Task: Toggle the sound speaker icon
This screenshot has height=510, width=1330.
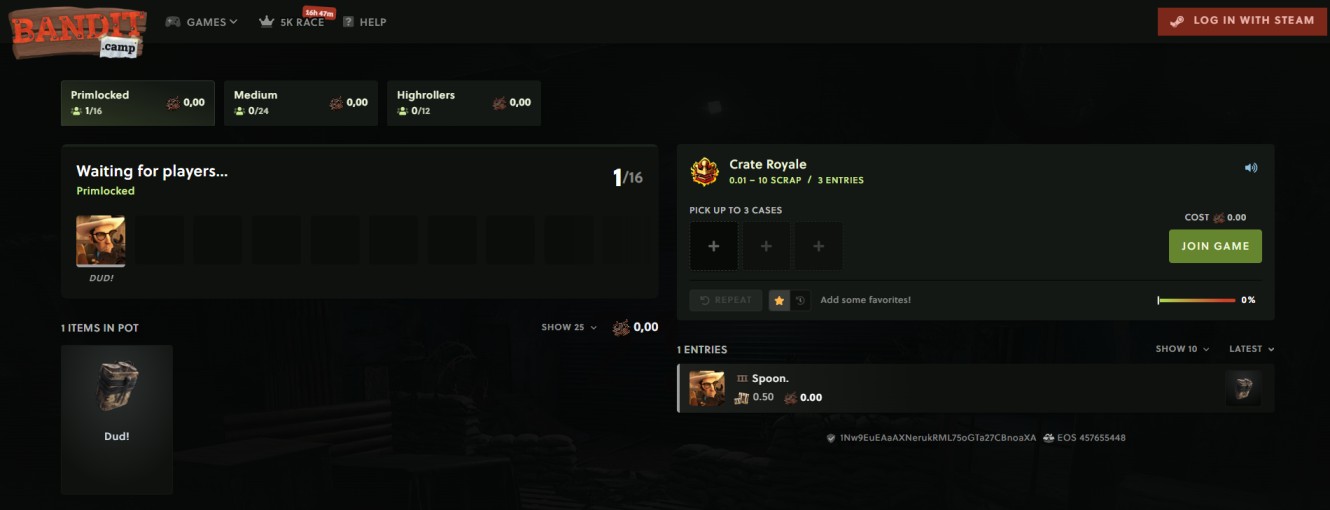Action: tap(1251, 168)
